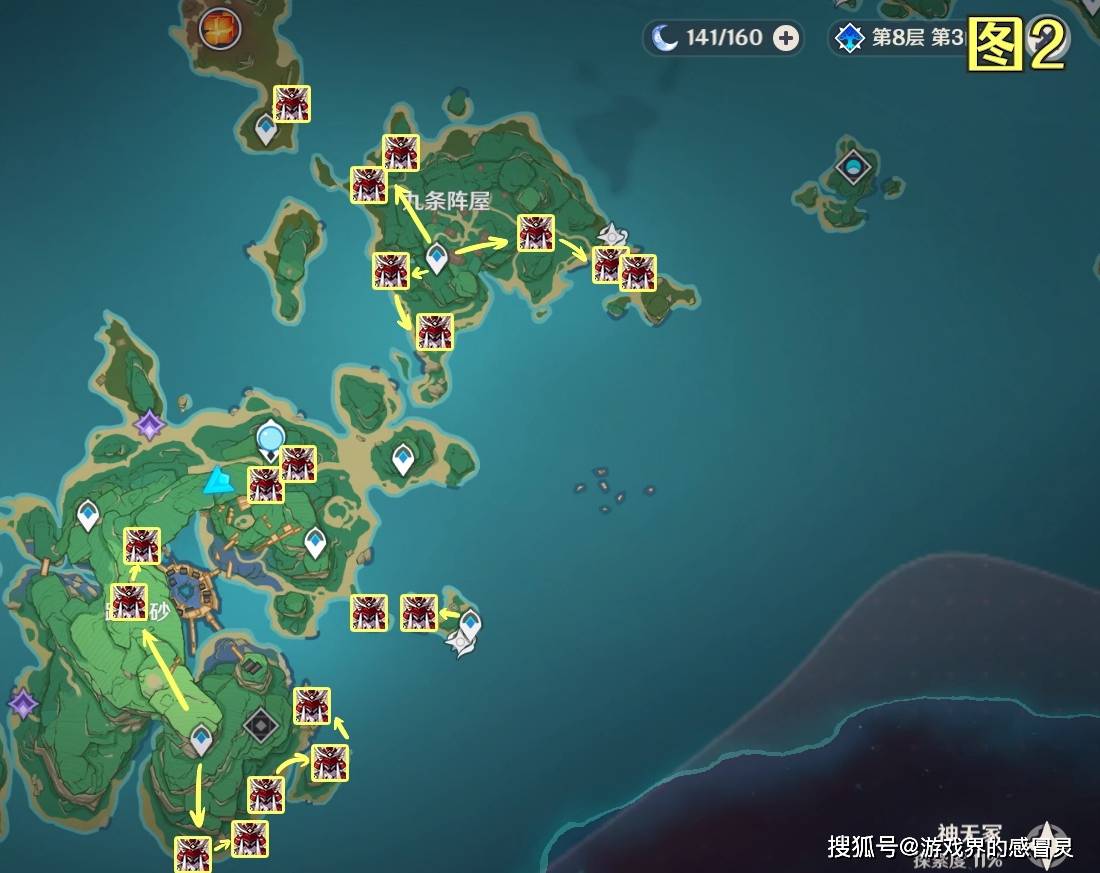Choose the Statue of the Seven map marker
Image resolution: width=1100 pixels, height=873 pixels.
269,439
